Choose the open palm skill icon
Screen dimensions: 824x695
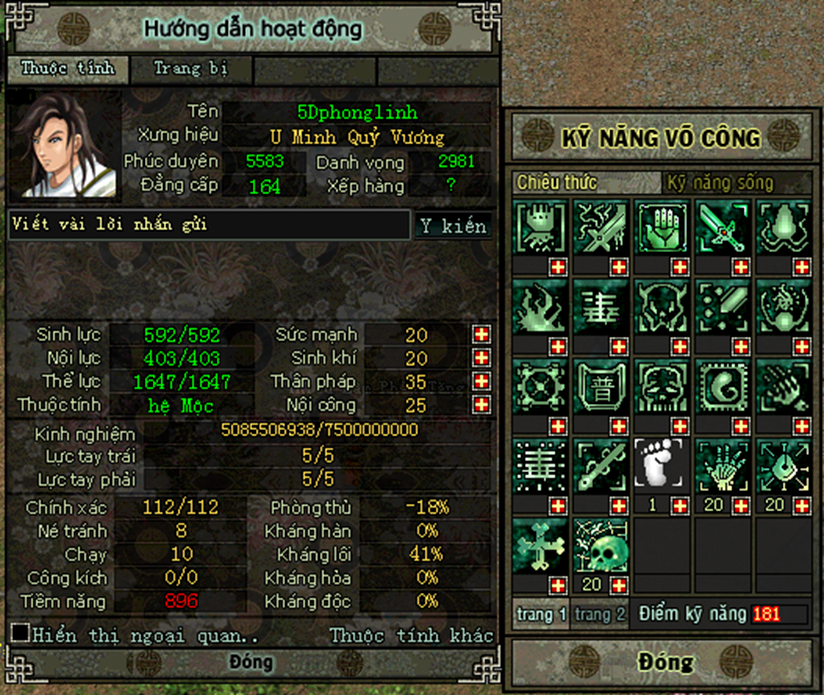pos(663,227)
